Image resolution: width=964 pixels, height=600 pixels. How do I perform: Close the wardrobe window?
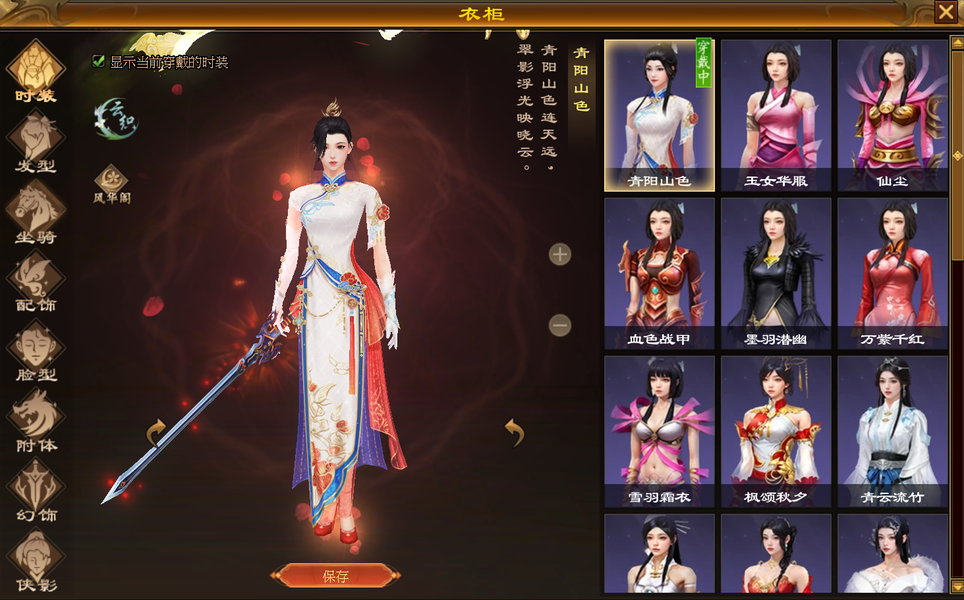click(945, 12)
